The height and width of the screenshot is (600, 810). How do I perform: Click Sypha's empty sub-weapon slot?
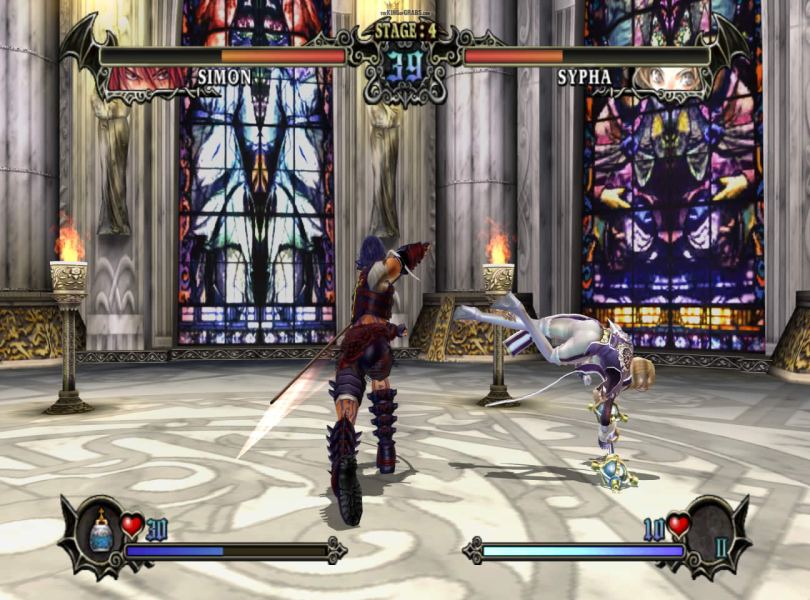click(713, 534)
